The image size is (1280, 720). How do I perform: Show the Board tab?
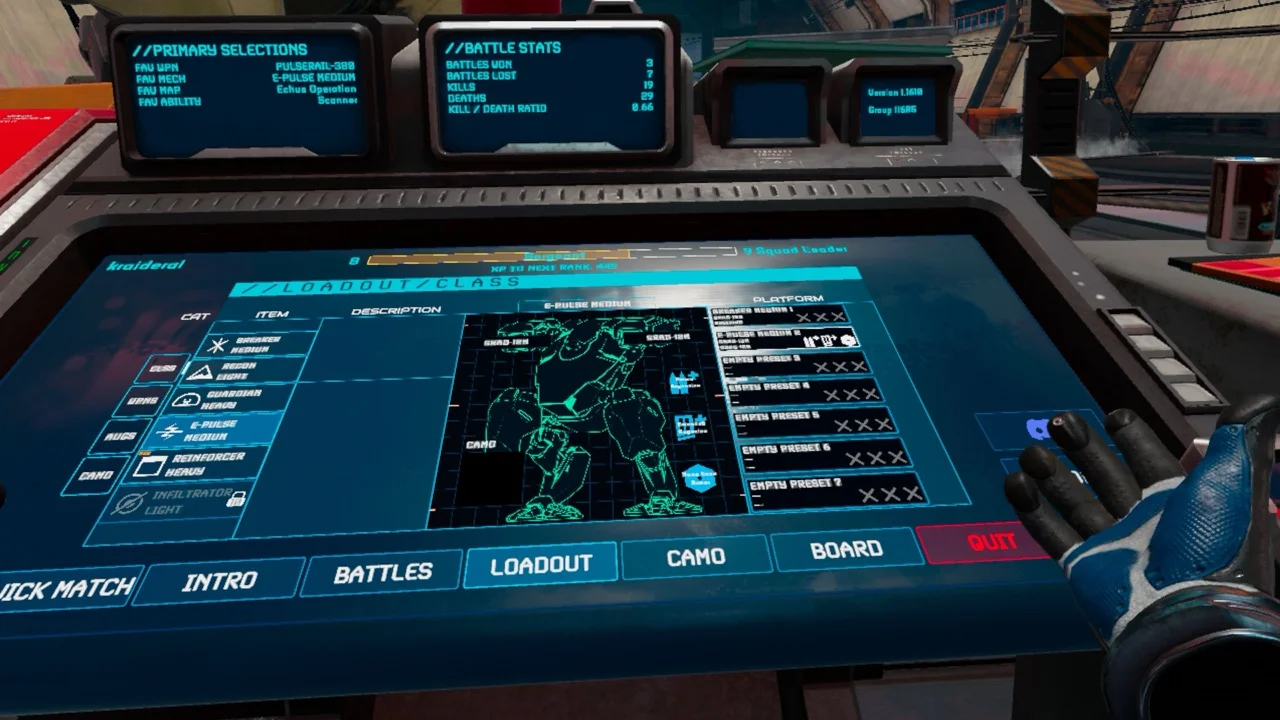846,549
